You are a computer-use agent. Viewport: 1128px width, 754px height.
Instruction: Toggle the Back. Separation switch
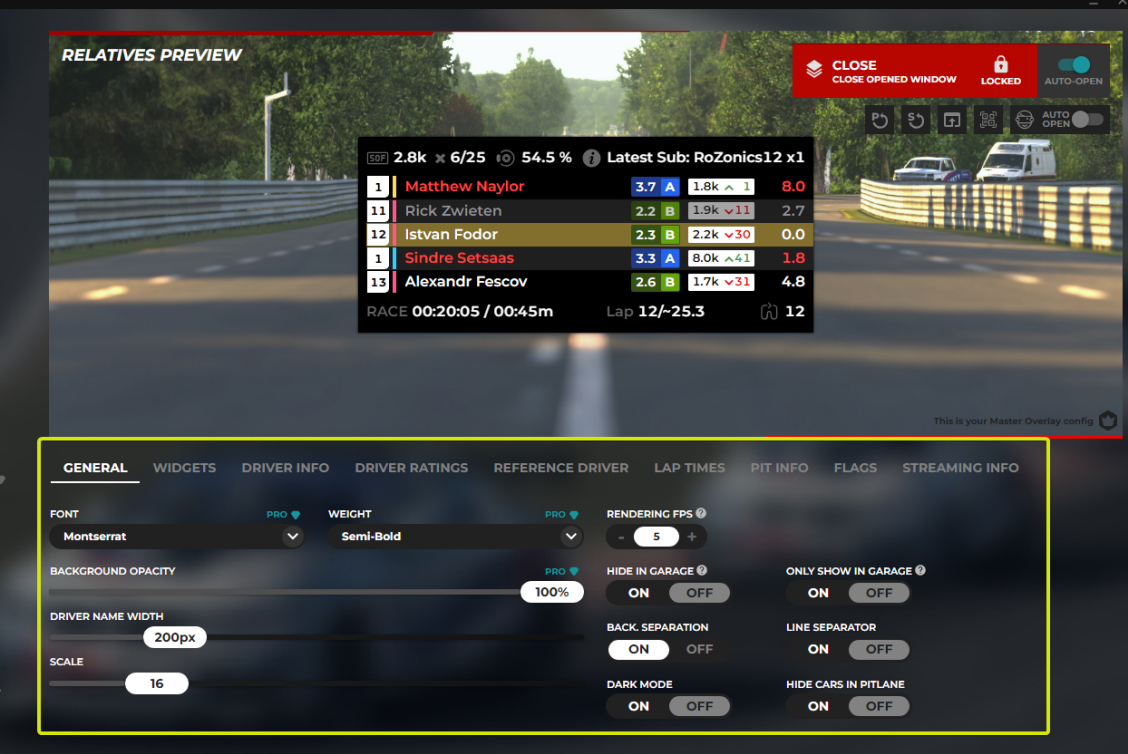point(668,649)
